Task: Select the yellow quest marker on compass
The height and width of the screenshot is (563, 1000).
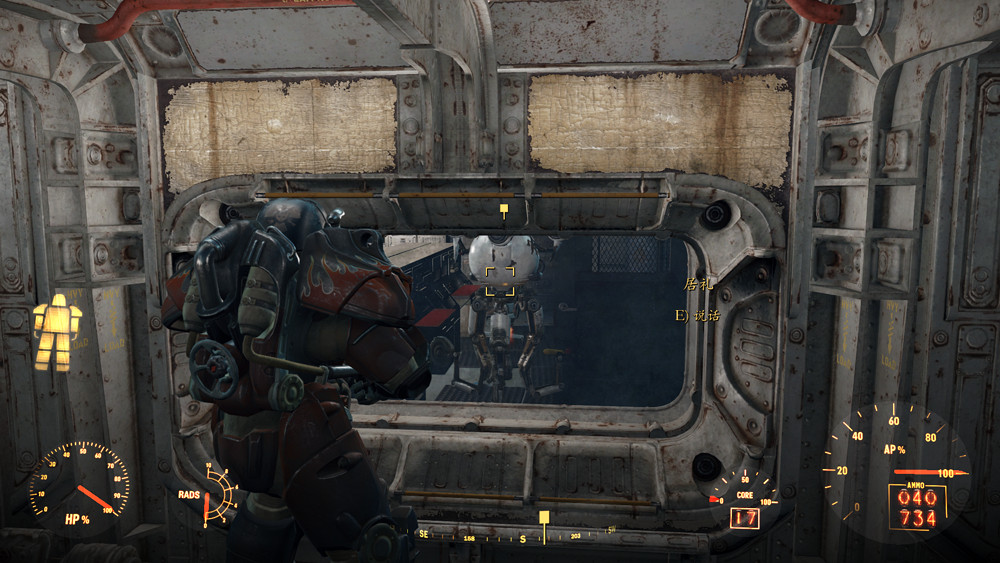Action: (x=544, y=518)
